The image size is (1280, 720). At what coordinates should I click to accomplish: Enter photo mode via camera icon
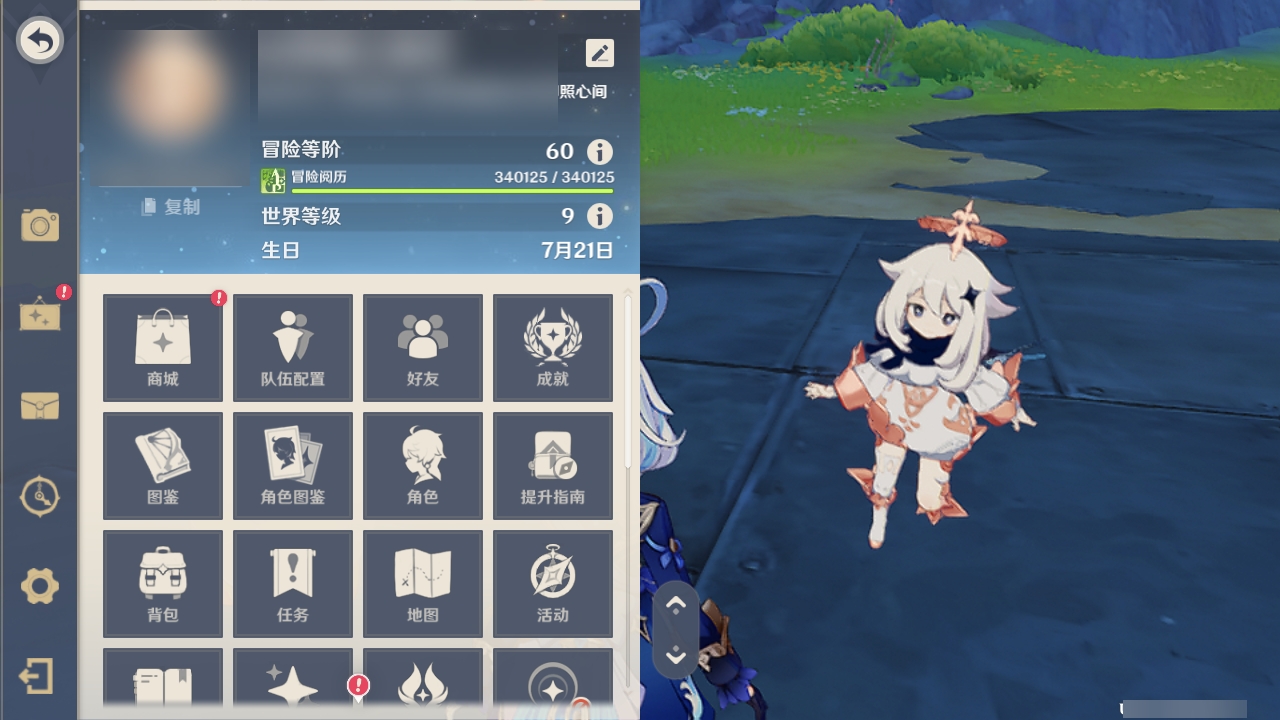click(x=40, y=227)
